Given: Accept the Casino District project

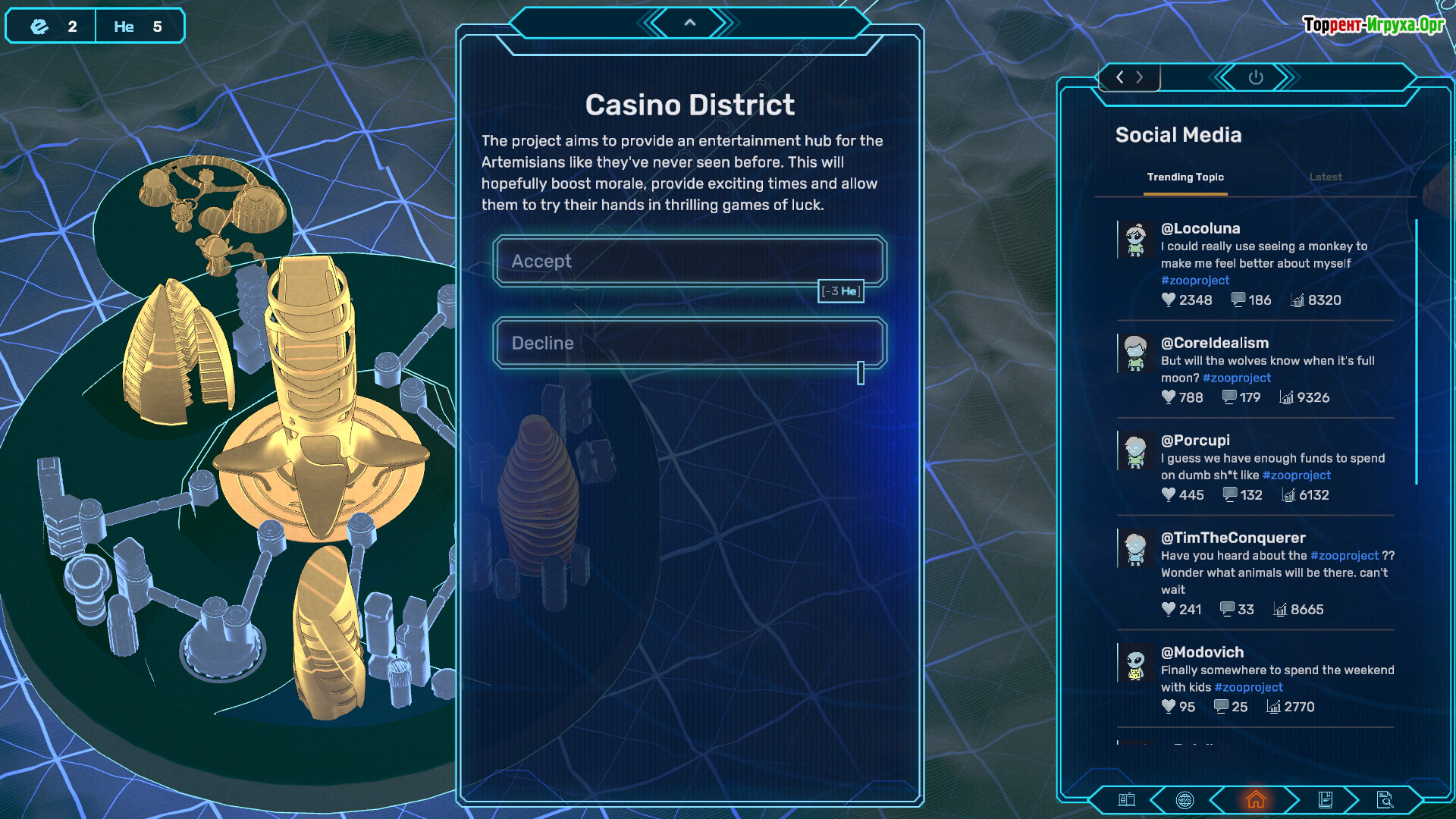Looking at the screenshot, I should pos(689,261).
